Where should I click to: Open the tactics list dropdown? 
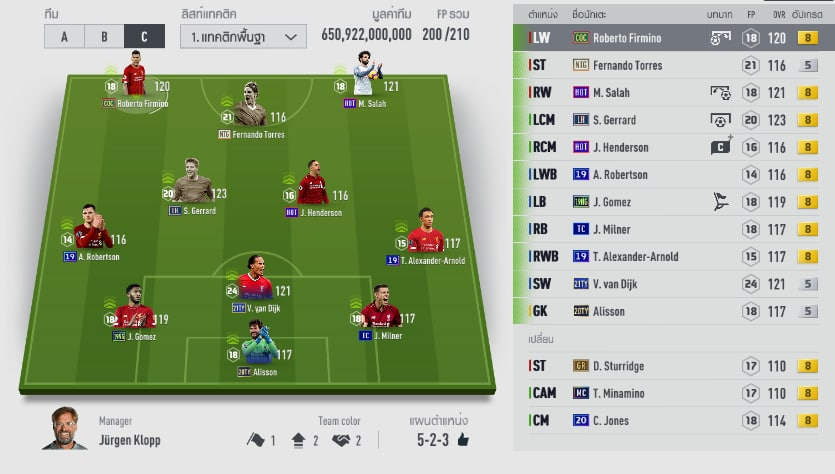(x=243, y=37)
